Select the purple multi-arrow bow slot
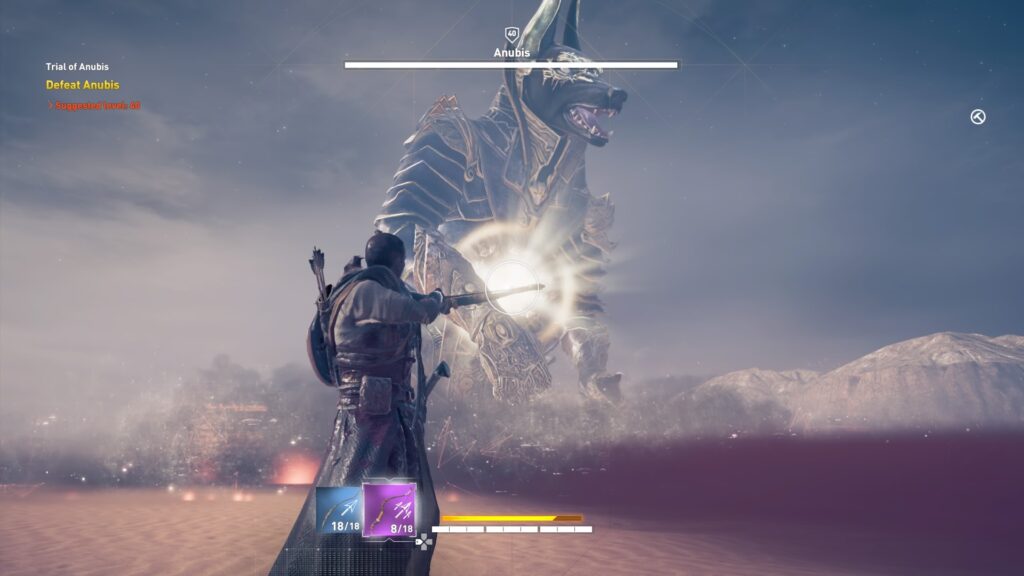 [x=389, y=509]
